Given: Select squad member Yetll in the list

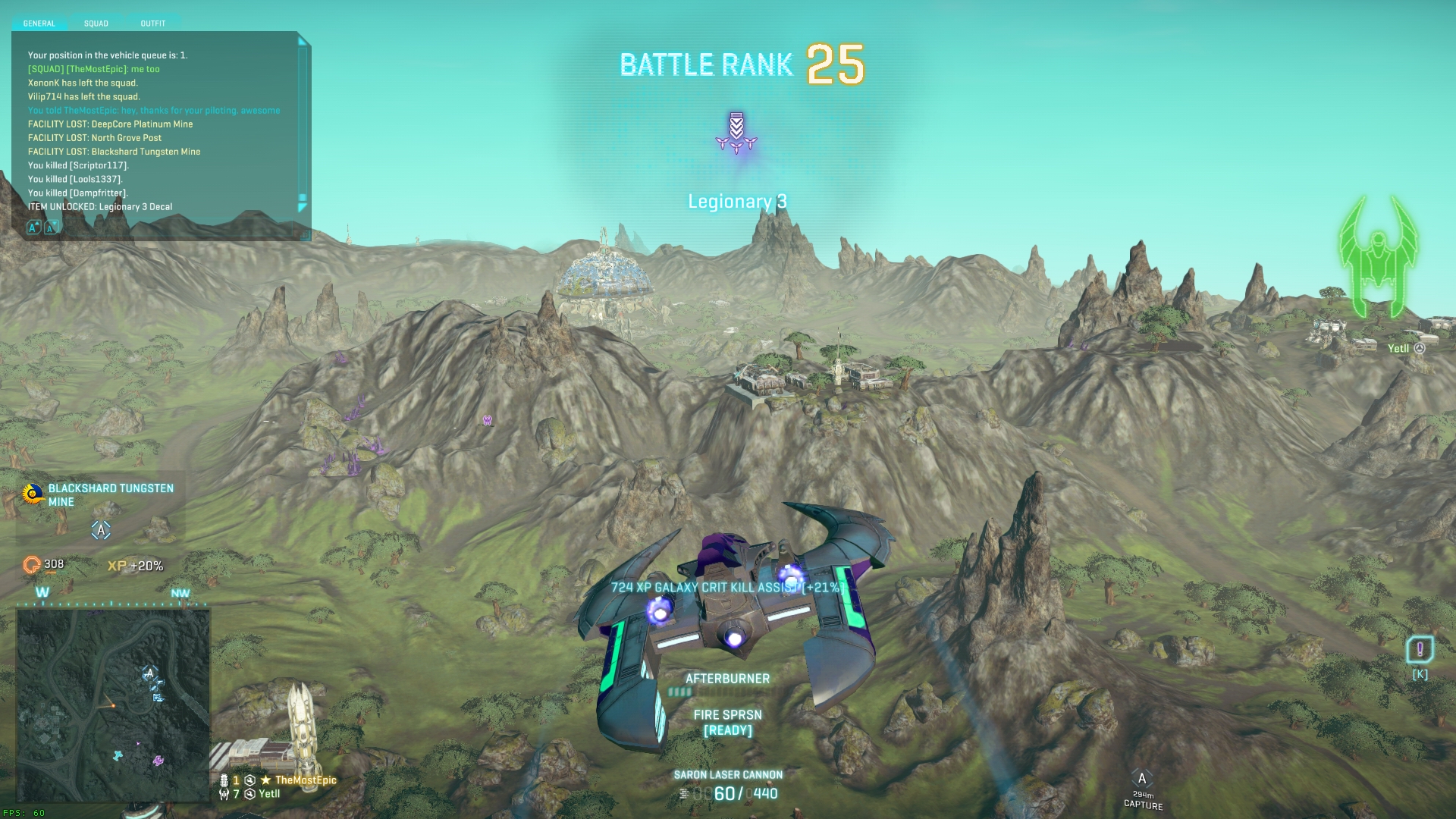Looking at the screenshot, I should click(x=269, y=794).
